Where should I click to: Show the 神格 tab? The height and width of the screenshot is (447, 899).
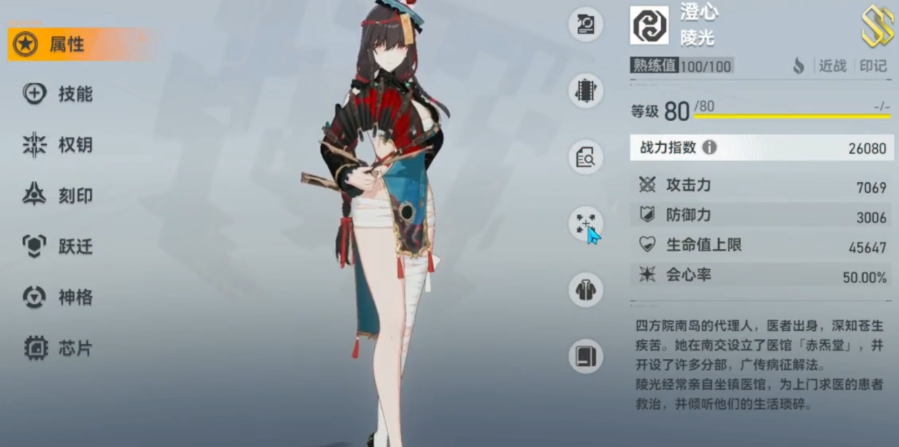click(60, 297)
